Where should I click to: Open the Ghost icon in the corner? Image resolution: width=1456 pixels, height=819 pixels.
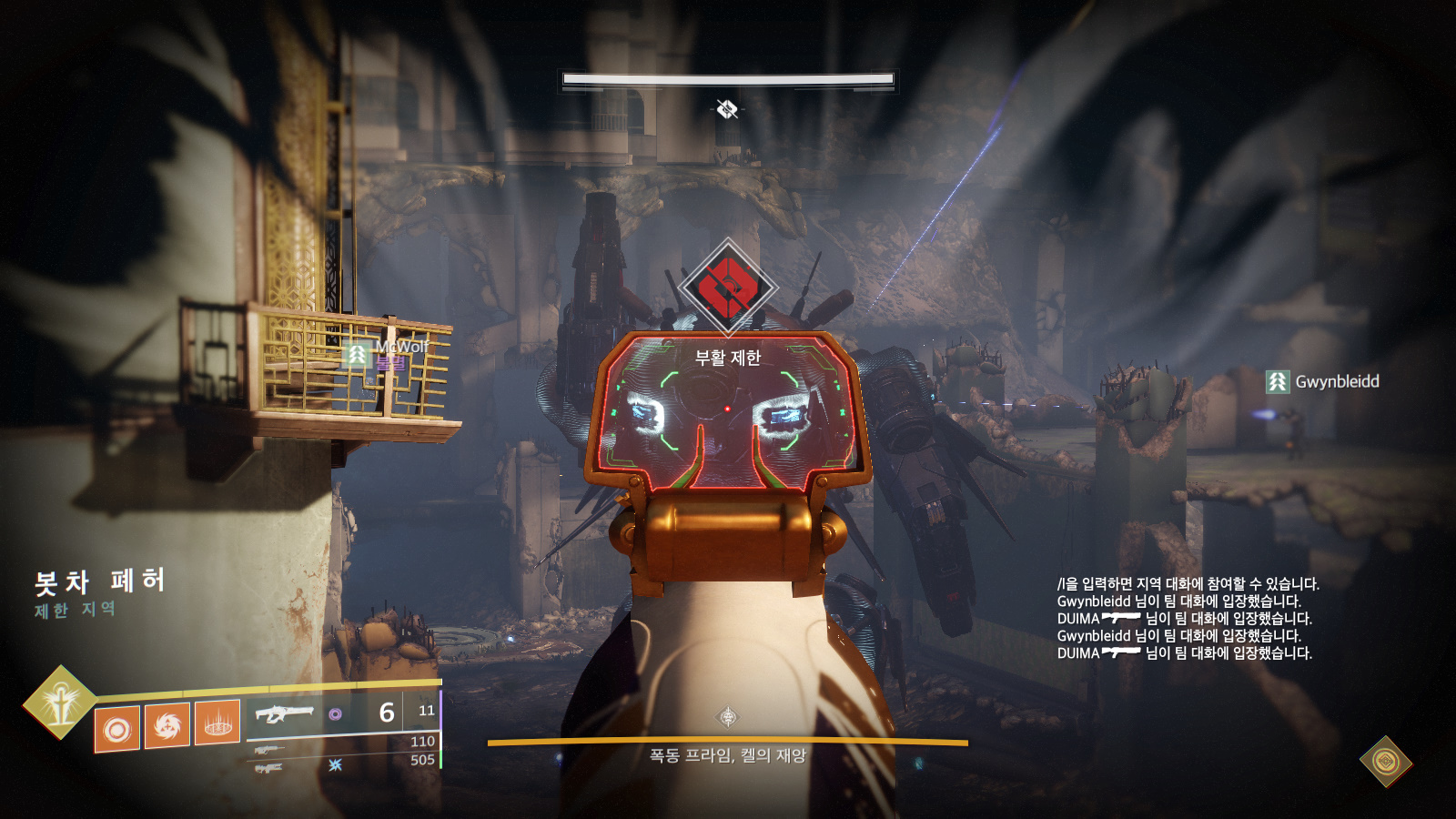pos(1385,761)
